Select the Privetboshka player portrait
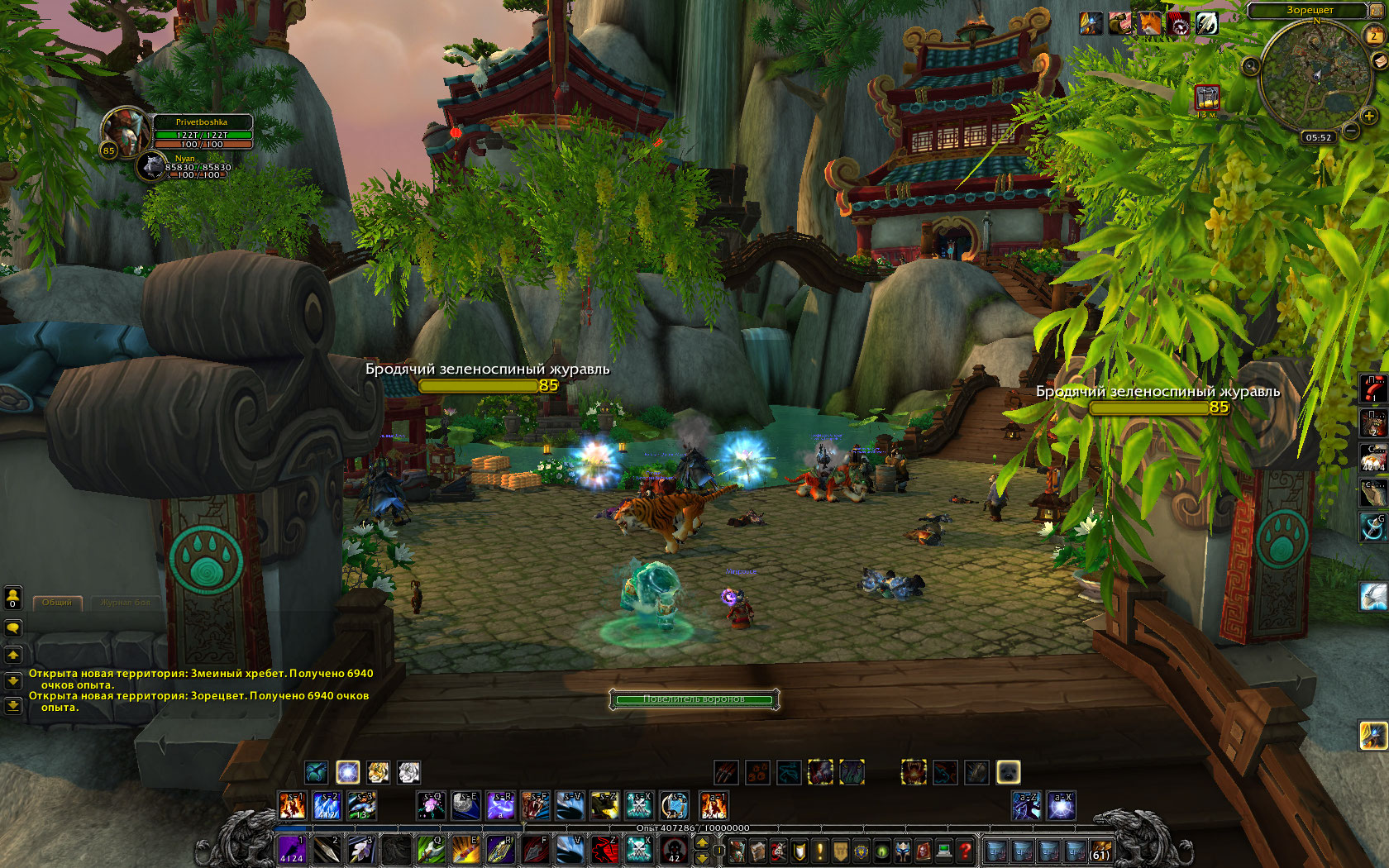The height and width of the screenshot is (868, 1389). (x=124, y=131)
